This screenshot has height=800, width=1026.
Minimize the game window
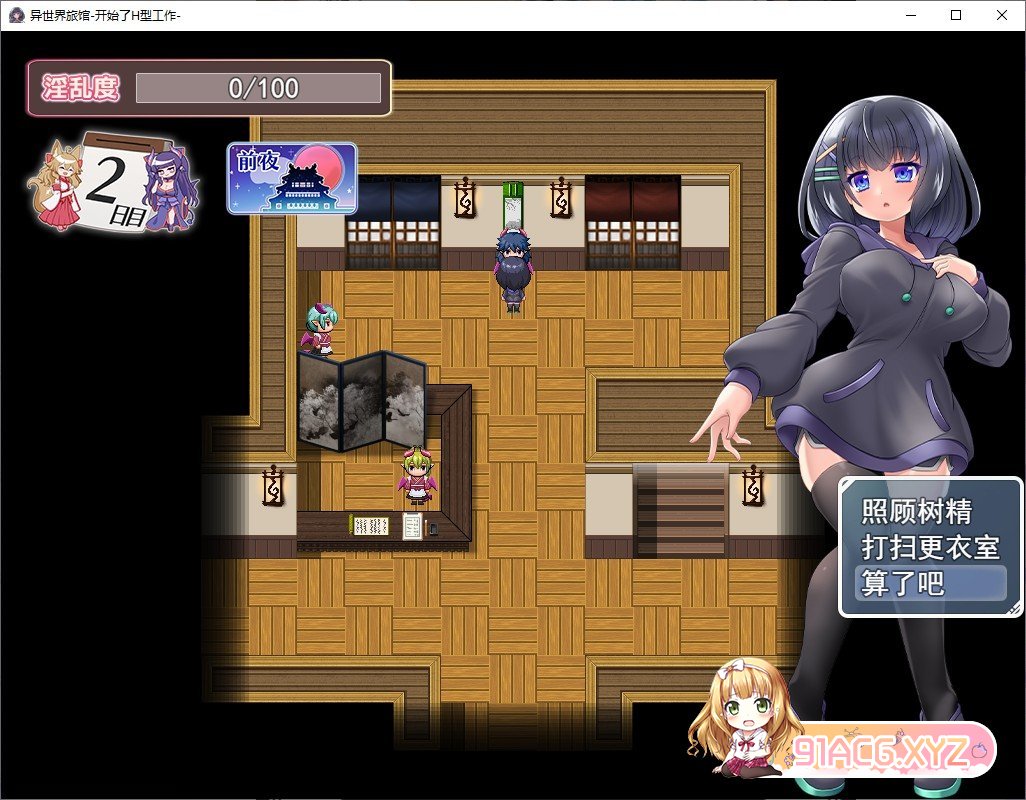[x=910, y=15]
